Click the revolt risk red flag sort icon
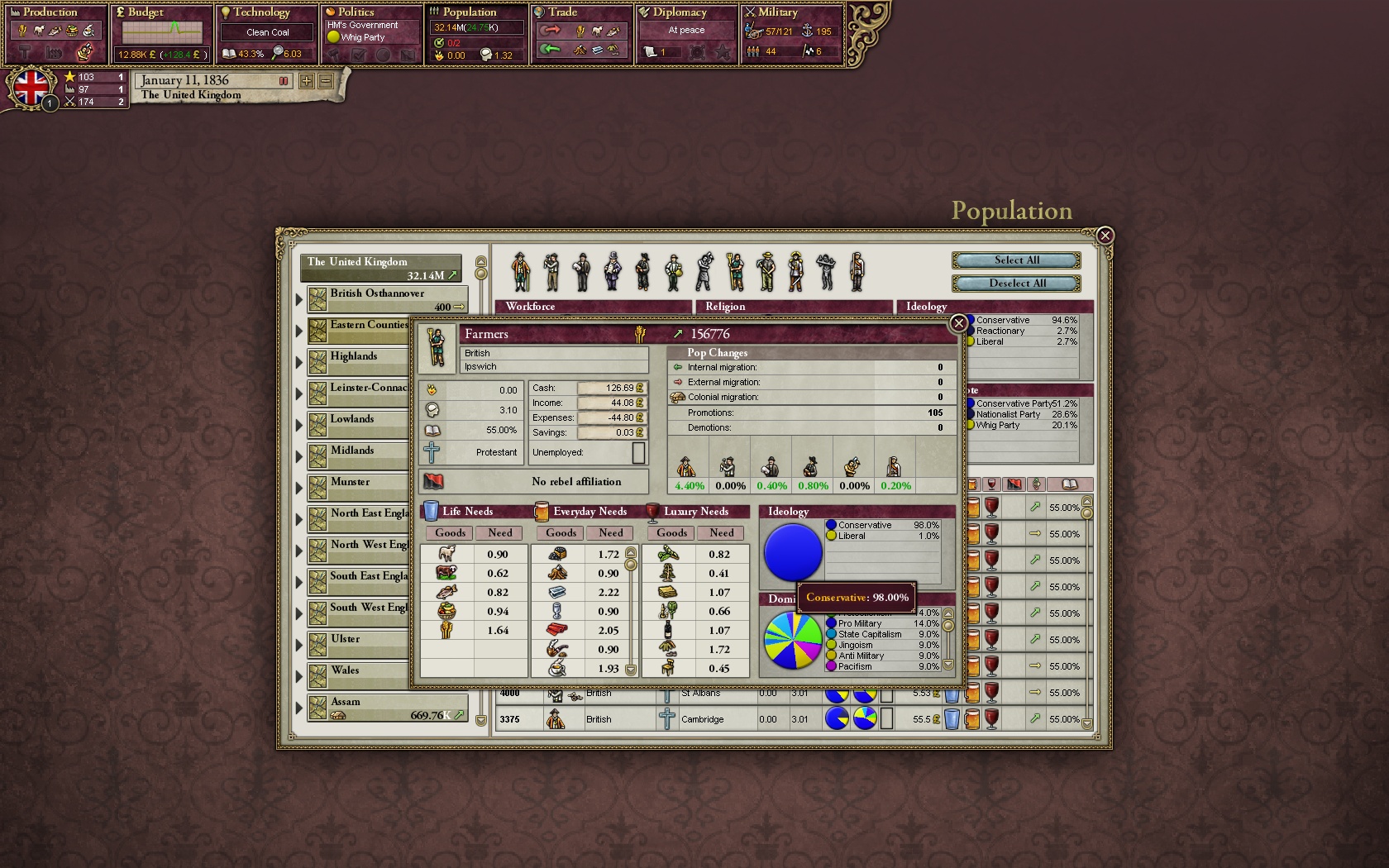 (x=1013, y=484)
